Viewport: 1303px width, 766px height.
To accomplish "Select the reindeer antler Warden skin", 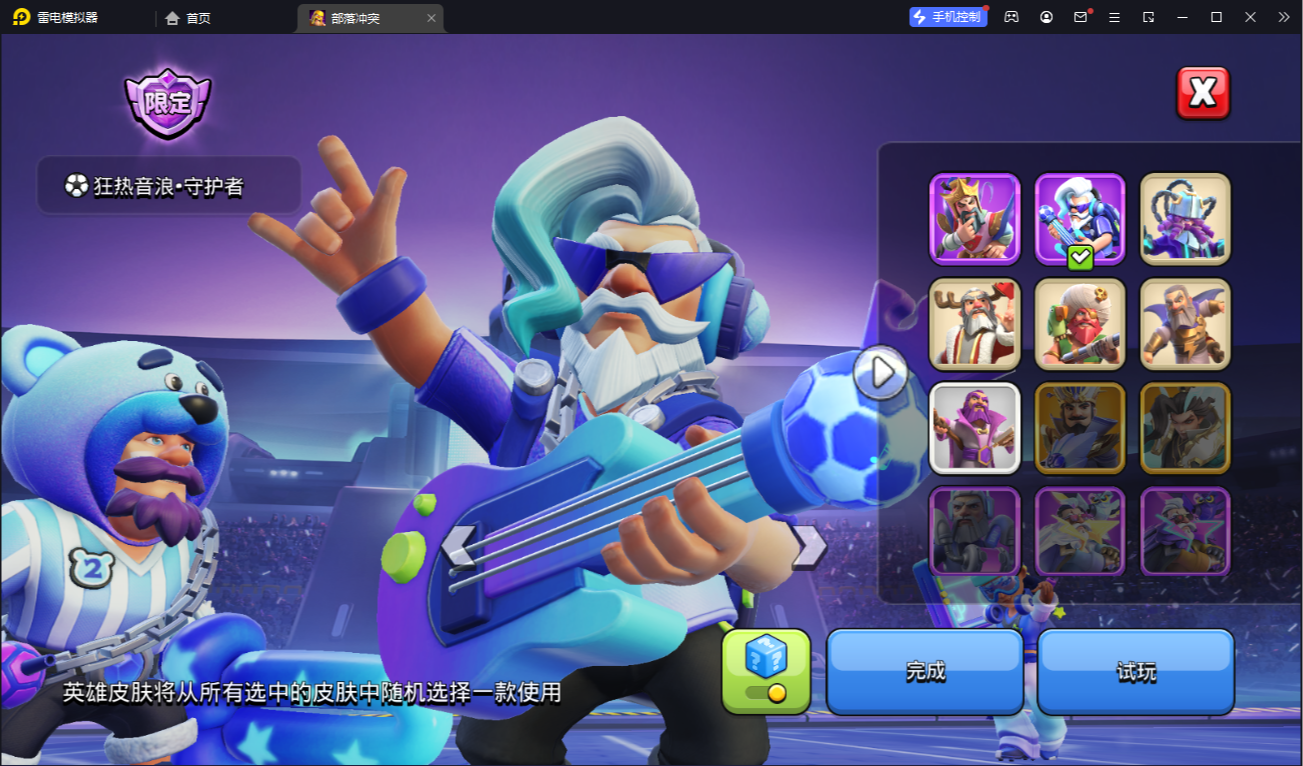I will [975, 324].
